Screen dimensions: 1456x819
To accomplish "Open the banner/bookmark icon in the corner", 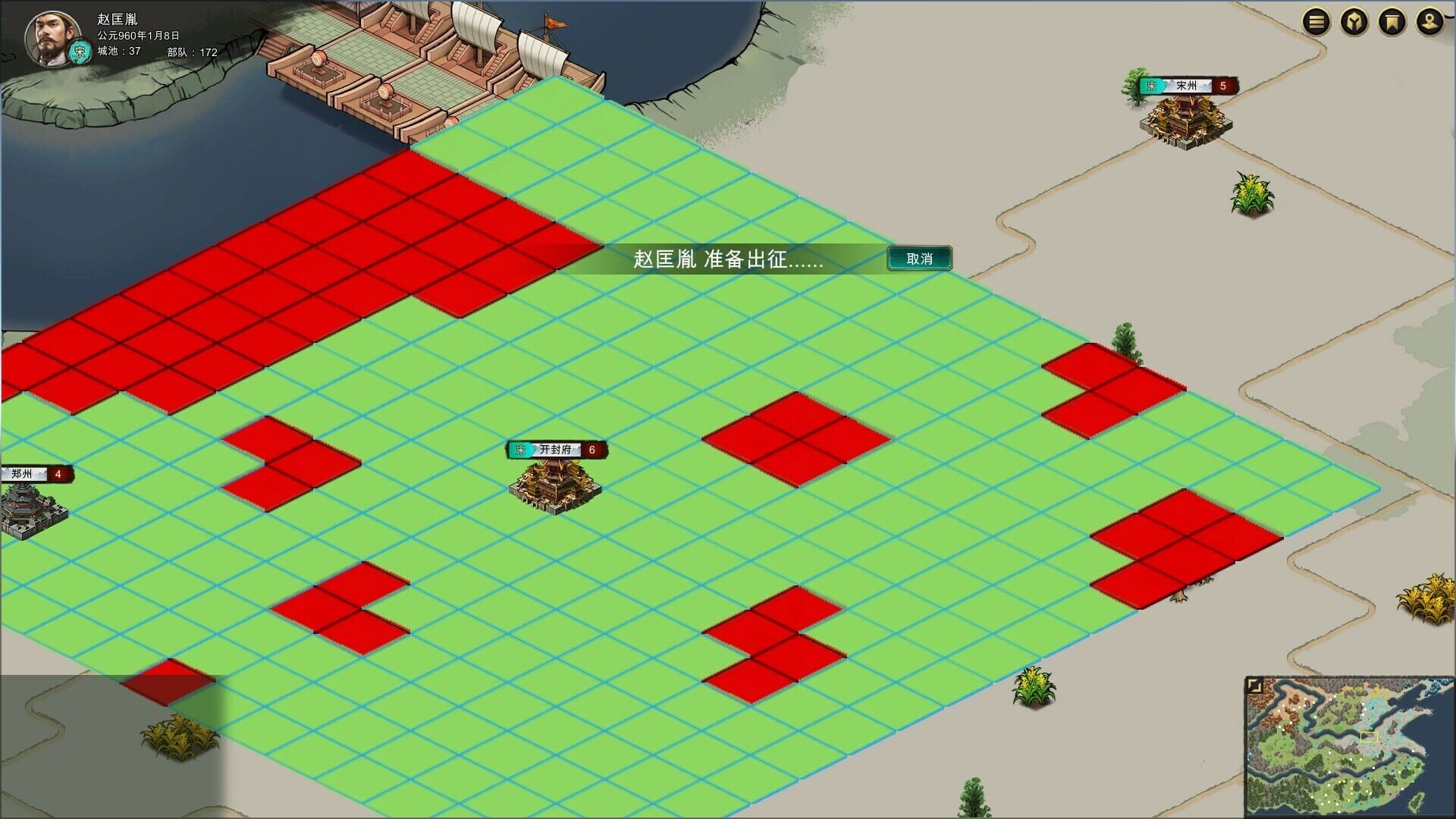I will point(1393,20).
